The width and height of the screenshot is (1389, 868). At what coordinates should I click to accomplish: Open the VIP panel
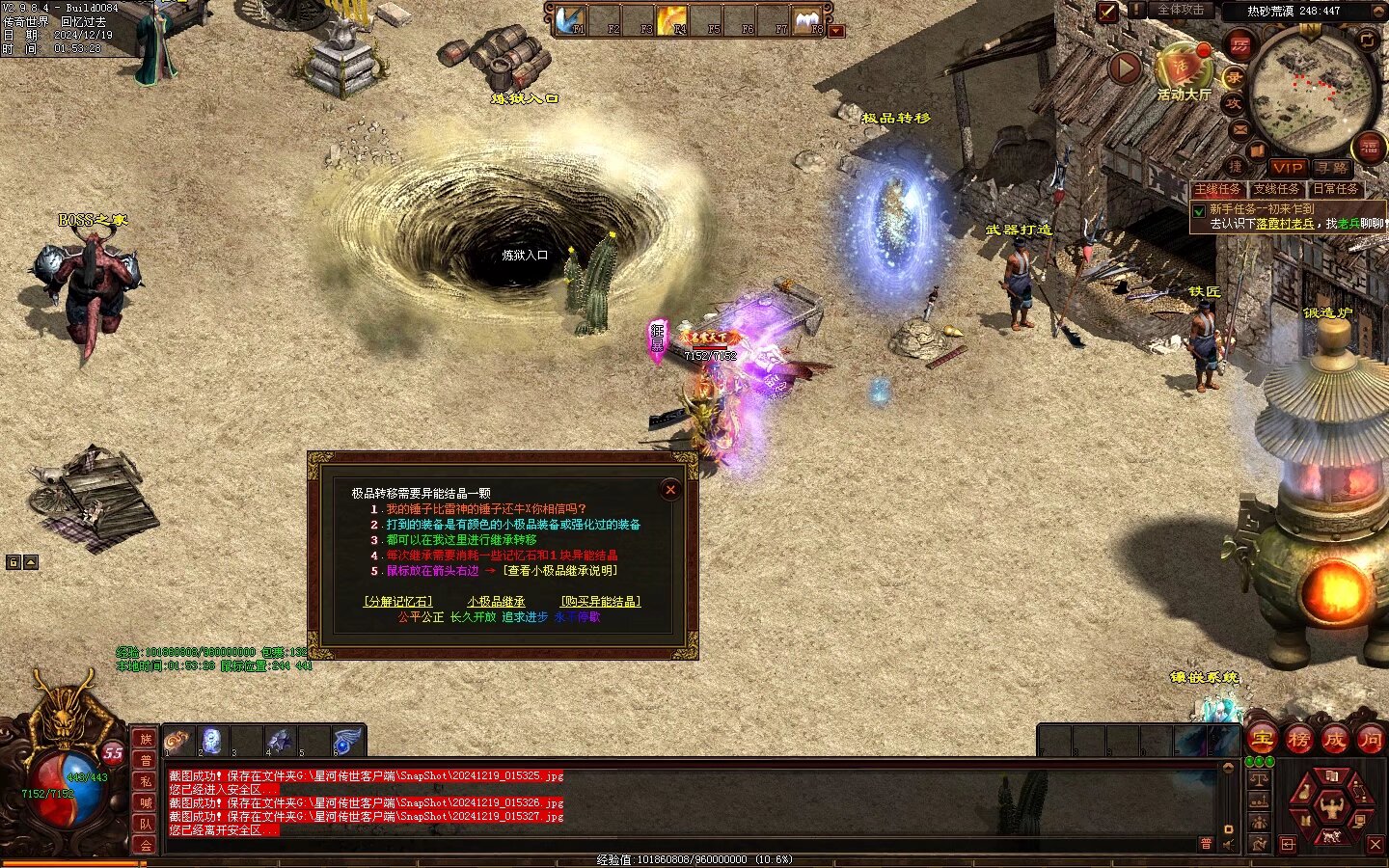click(1288, 168)
